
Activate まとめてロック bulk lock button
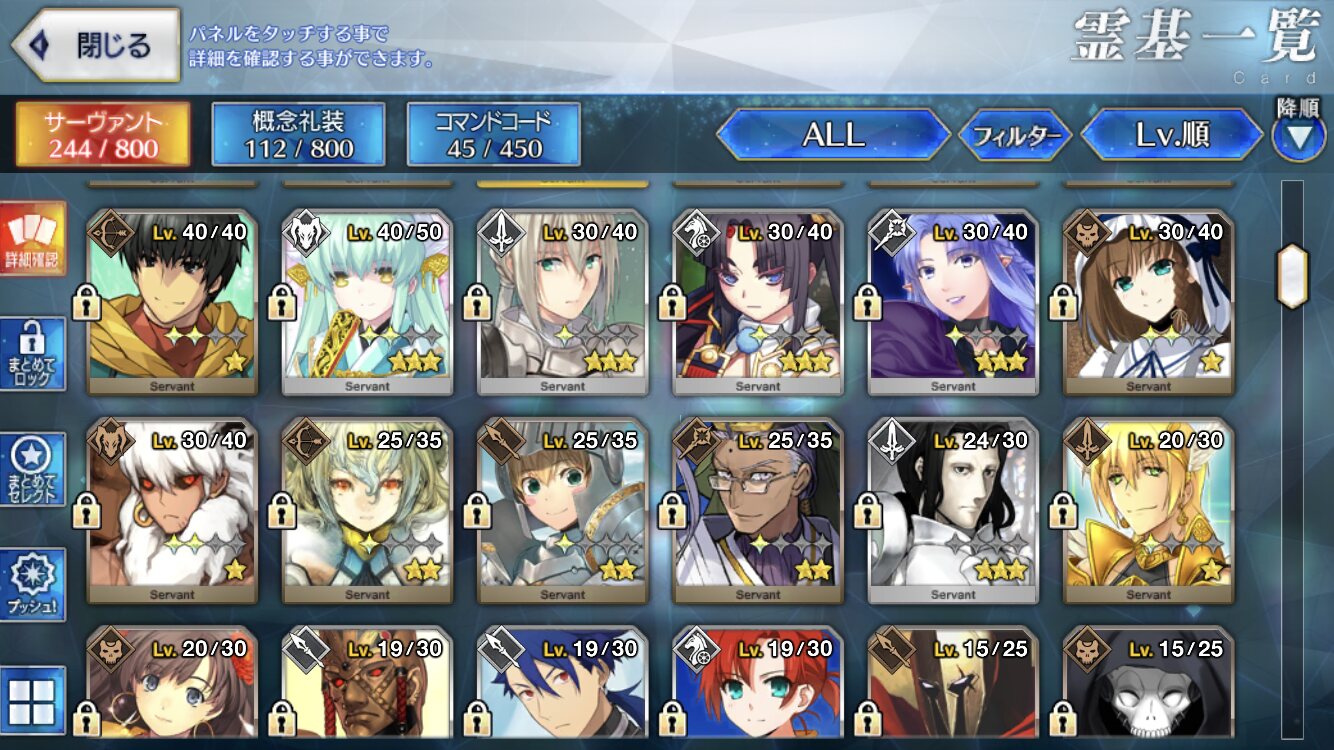(33, 354)
